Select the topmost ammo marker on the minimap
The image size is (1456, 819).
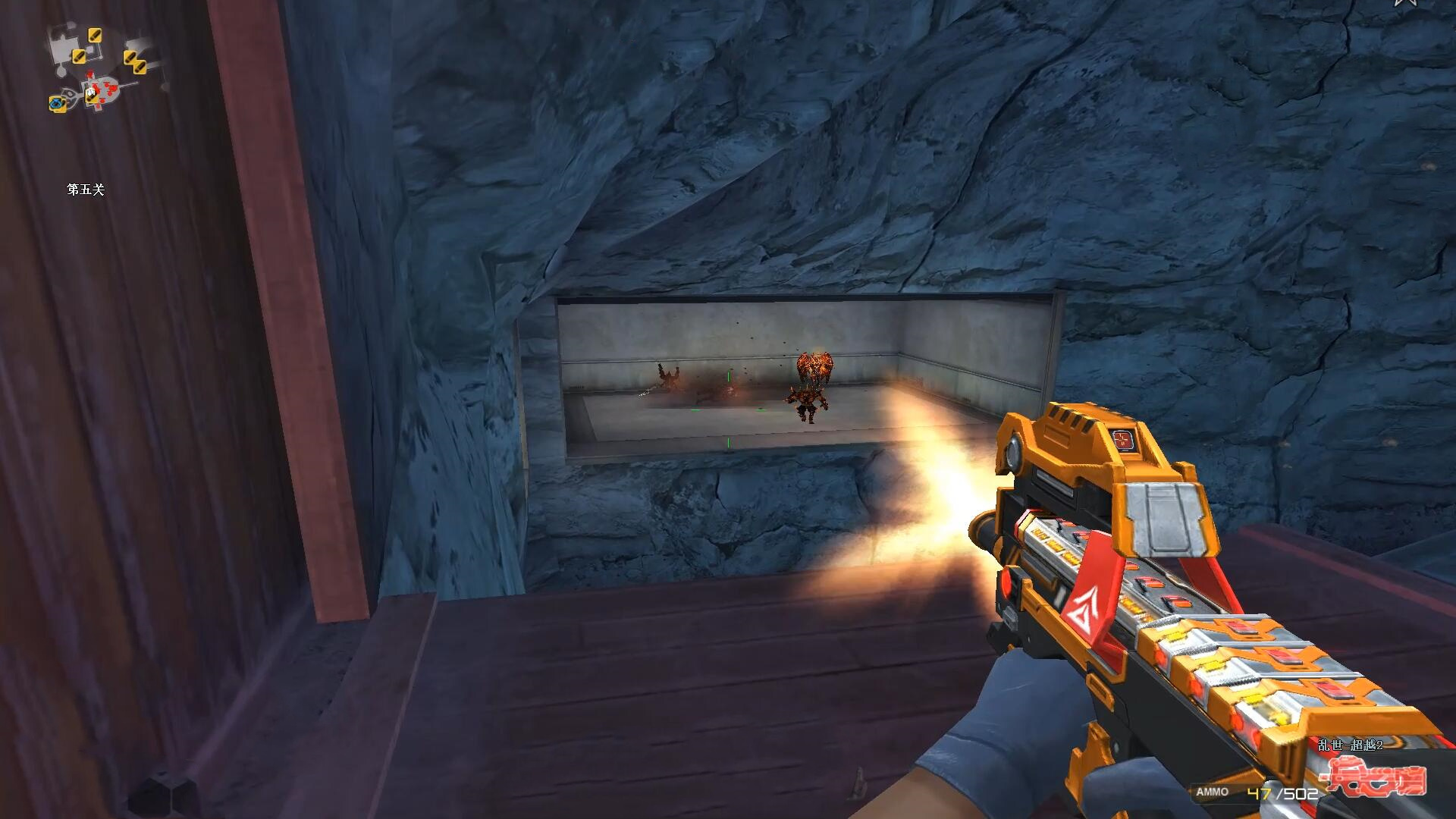coord(95,35)
